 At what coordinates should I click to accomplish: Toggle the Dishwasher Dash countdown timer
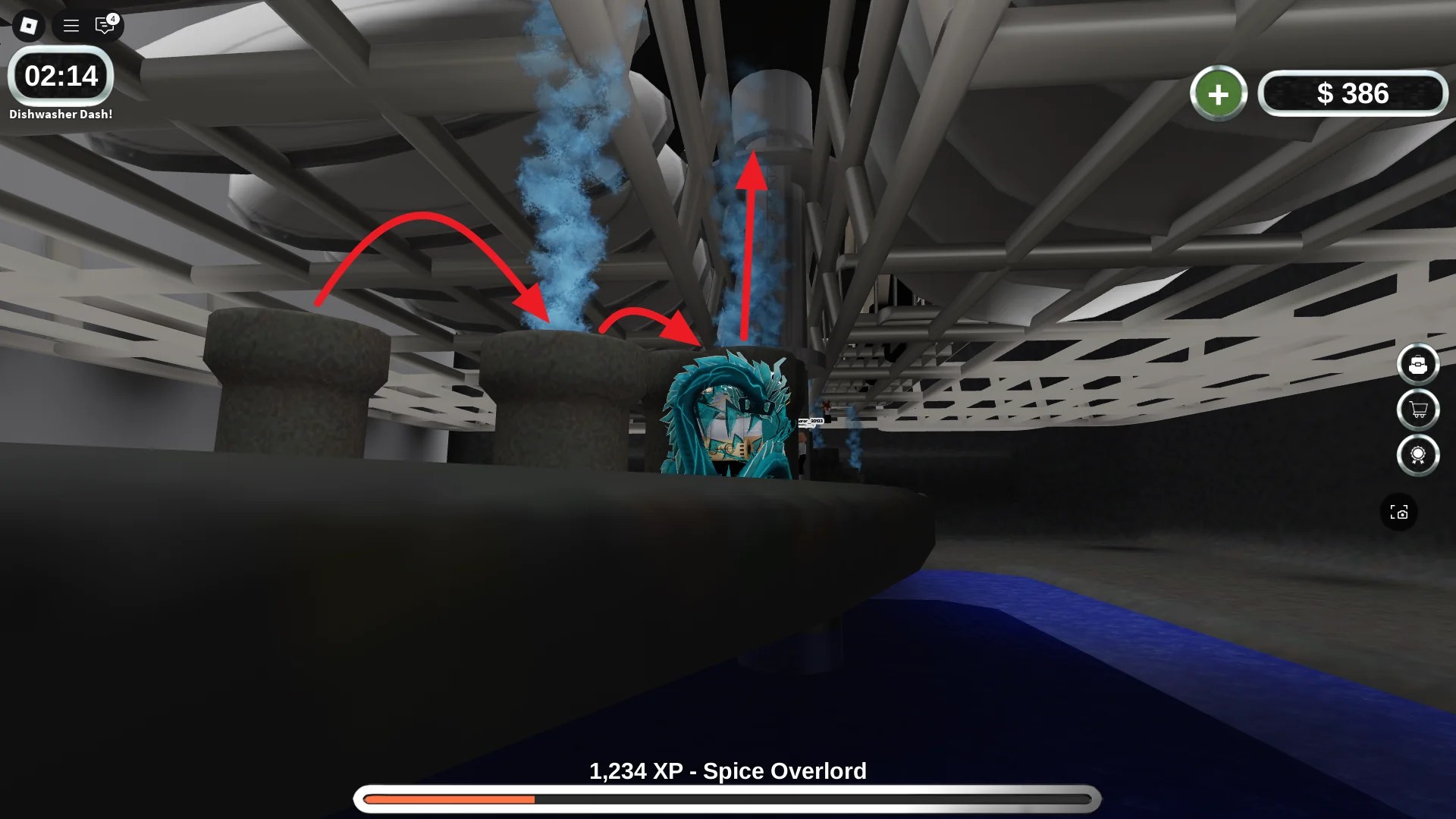point(61,76)
